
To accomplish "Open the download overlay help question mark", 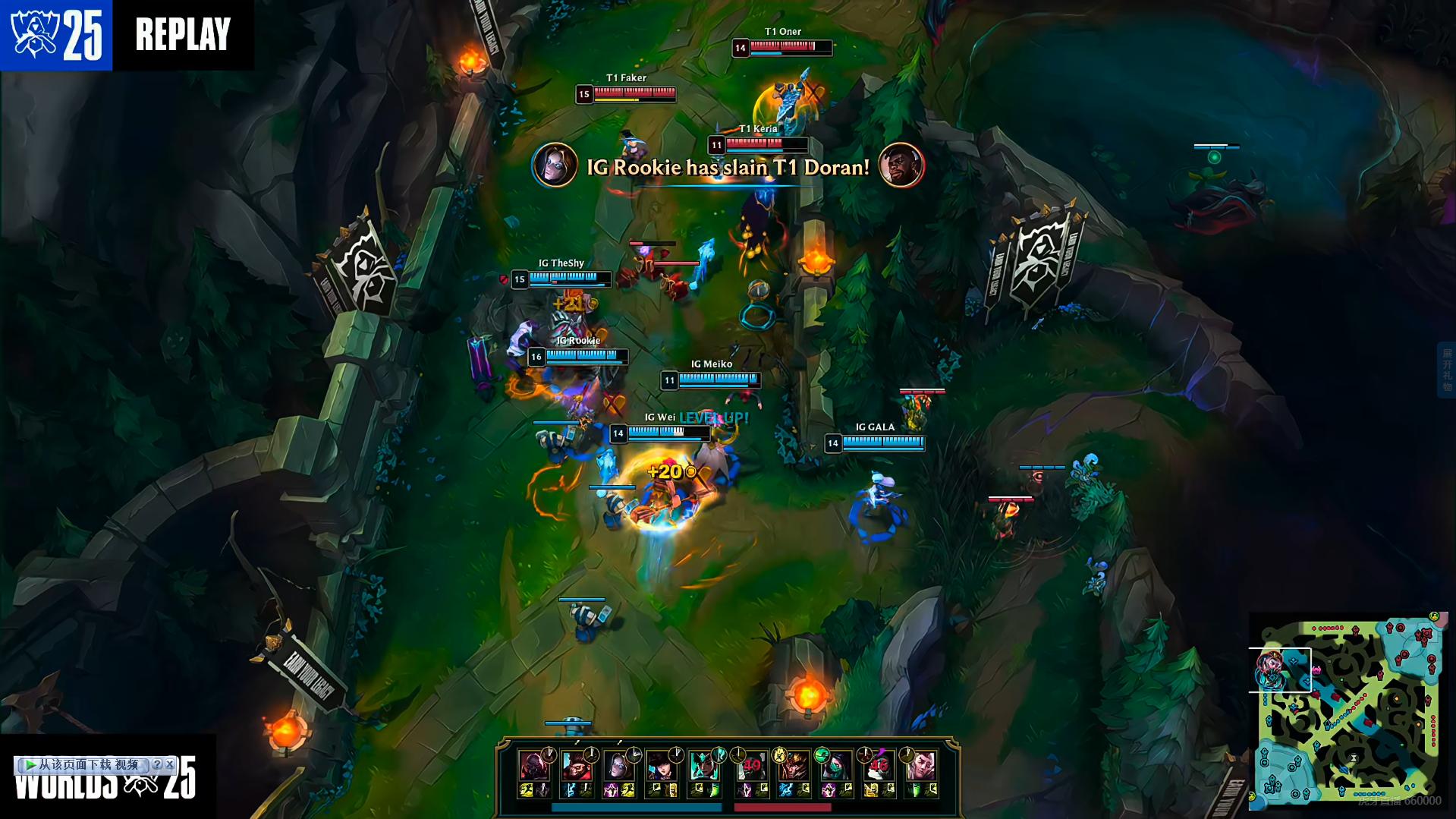I will click(x=157, y=764).
